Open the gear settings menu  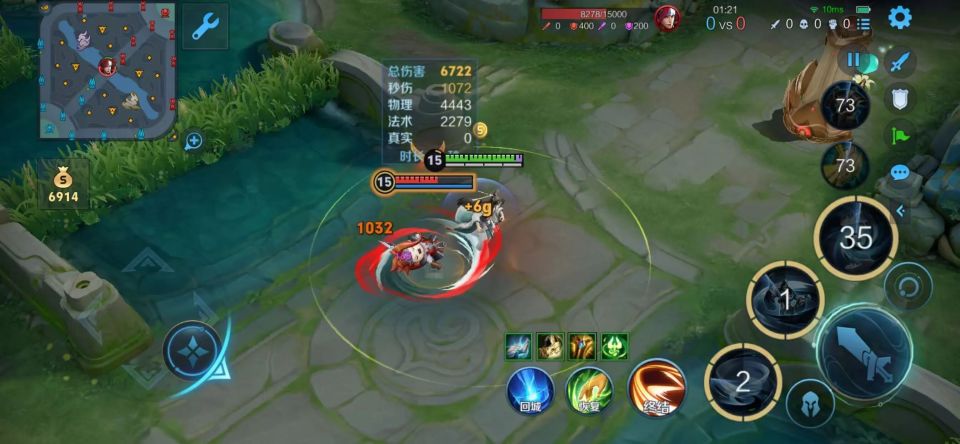900,17
